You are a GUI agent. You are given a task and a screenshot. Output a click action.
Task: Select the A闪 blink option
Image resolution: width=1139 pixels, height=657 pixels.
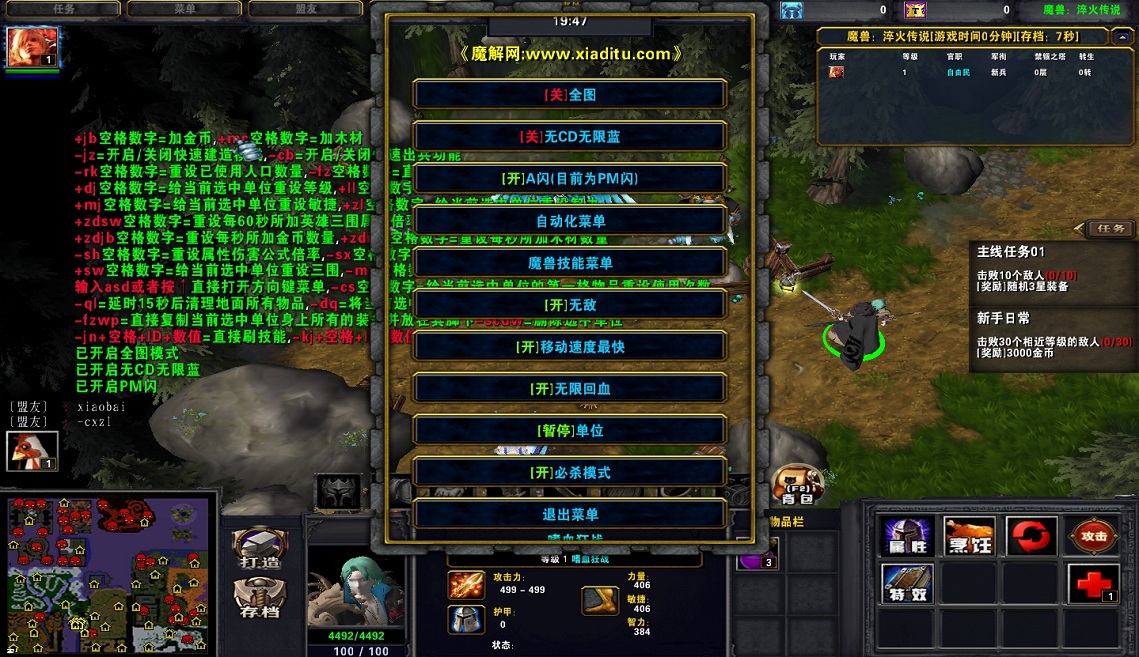[x=569, y=179]
